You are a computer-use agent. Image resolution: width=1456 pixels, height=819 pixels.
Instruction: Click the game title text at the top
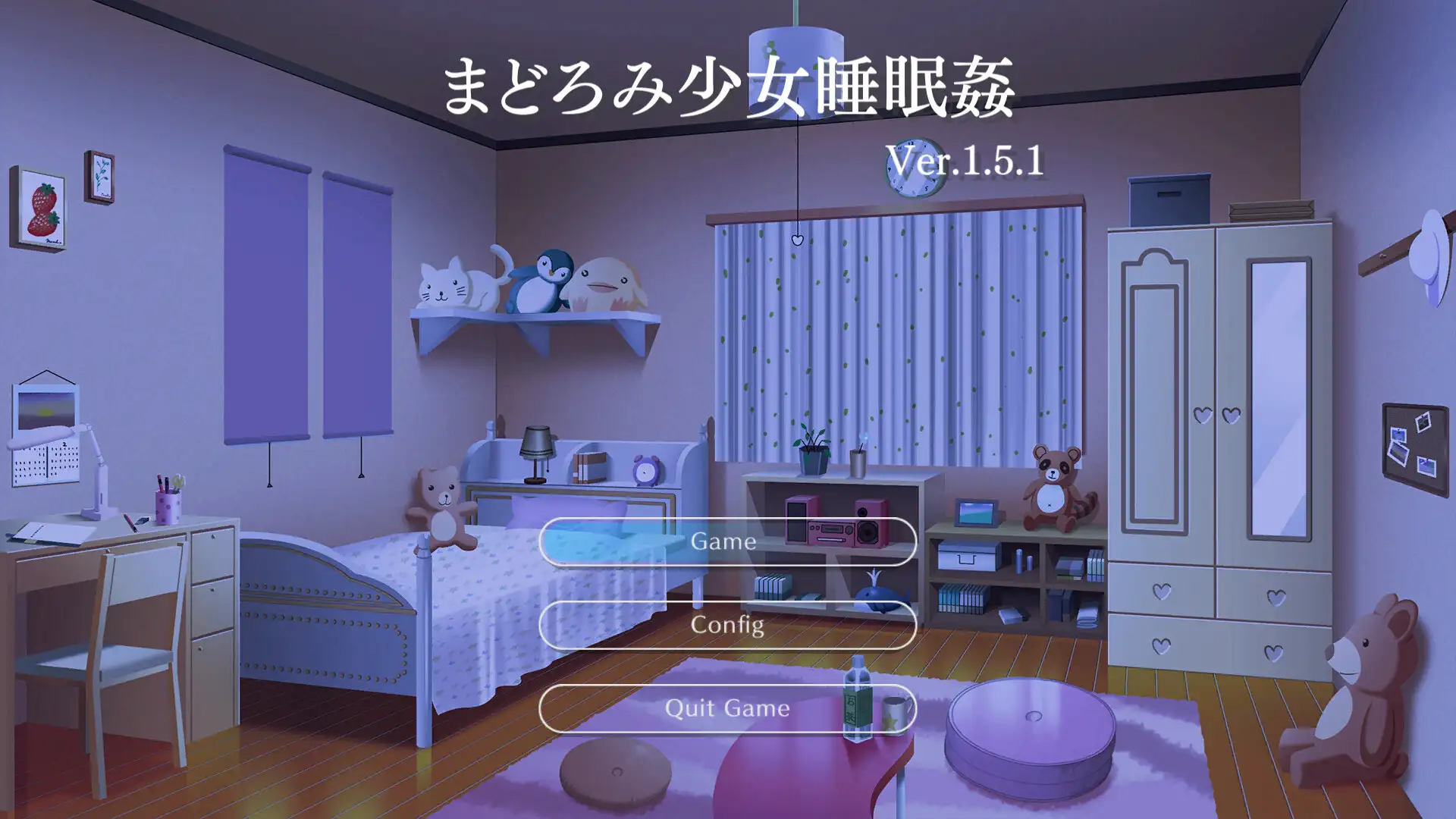point(730,83)
